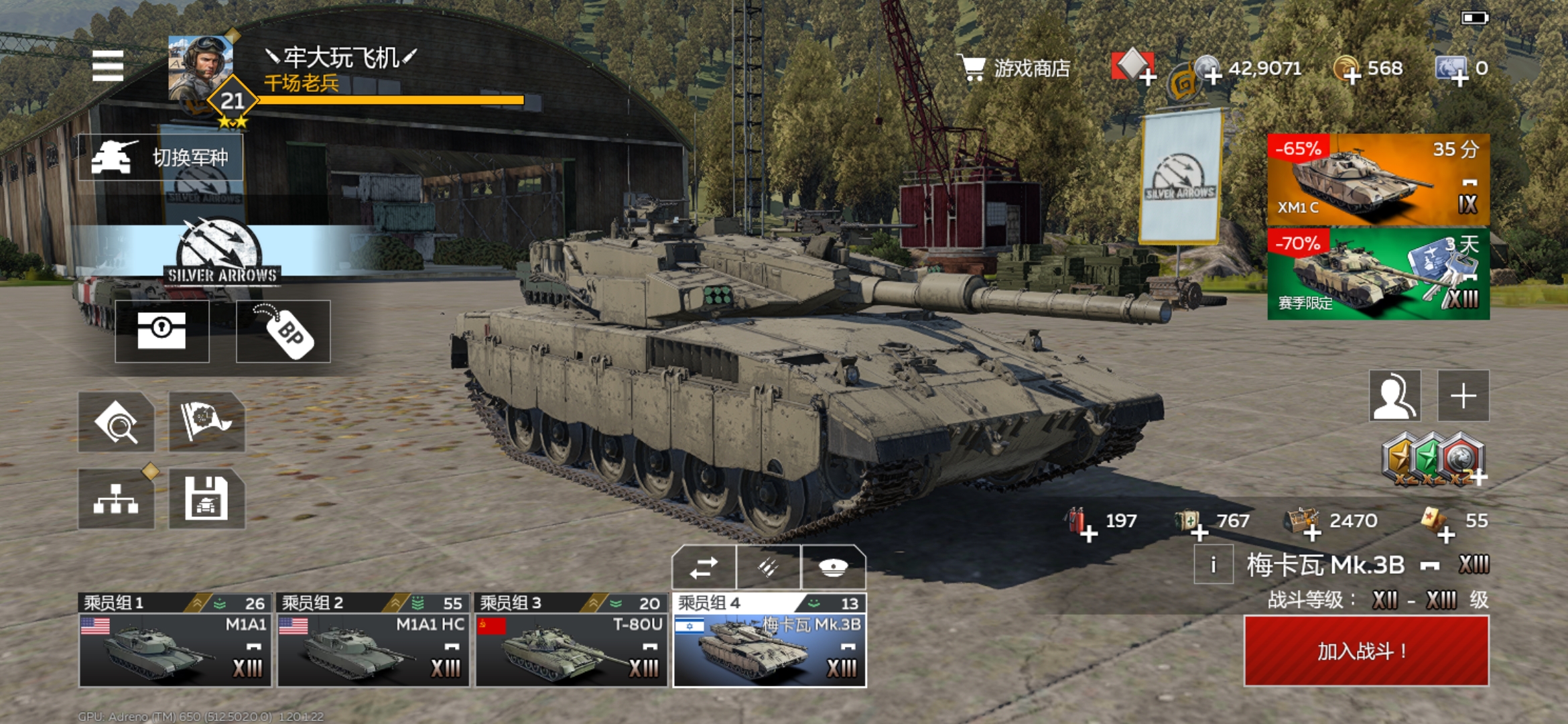Open the XM1 C discount offer
Viewport: 1568px width, 724px height.
1378,180
